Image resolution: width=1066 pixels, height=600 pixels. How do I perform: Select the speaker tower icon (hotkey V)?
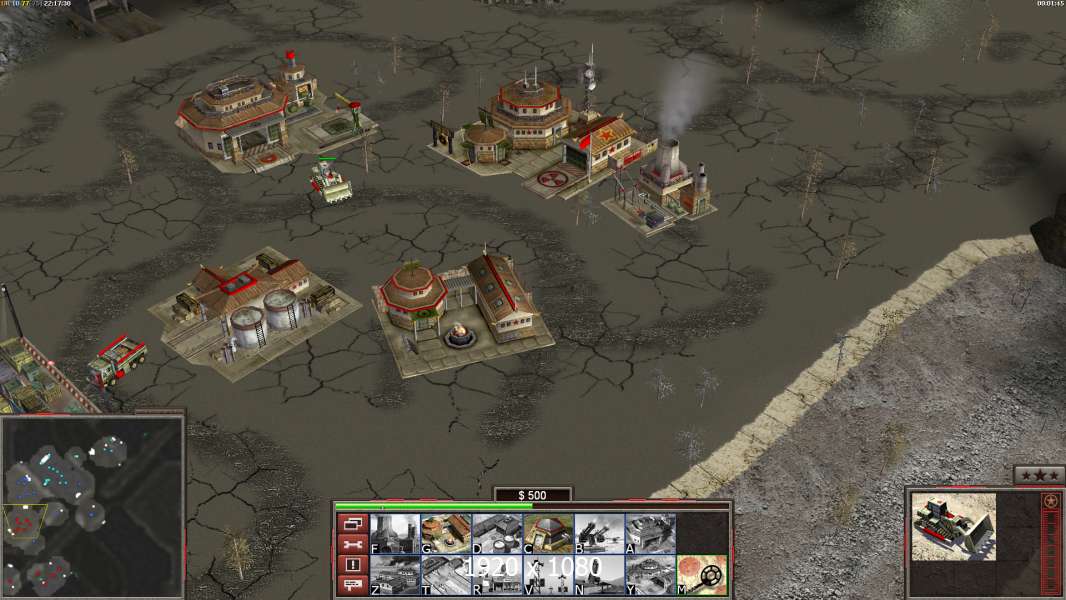coord(548,574)
